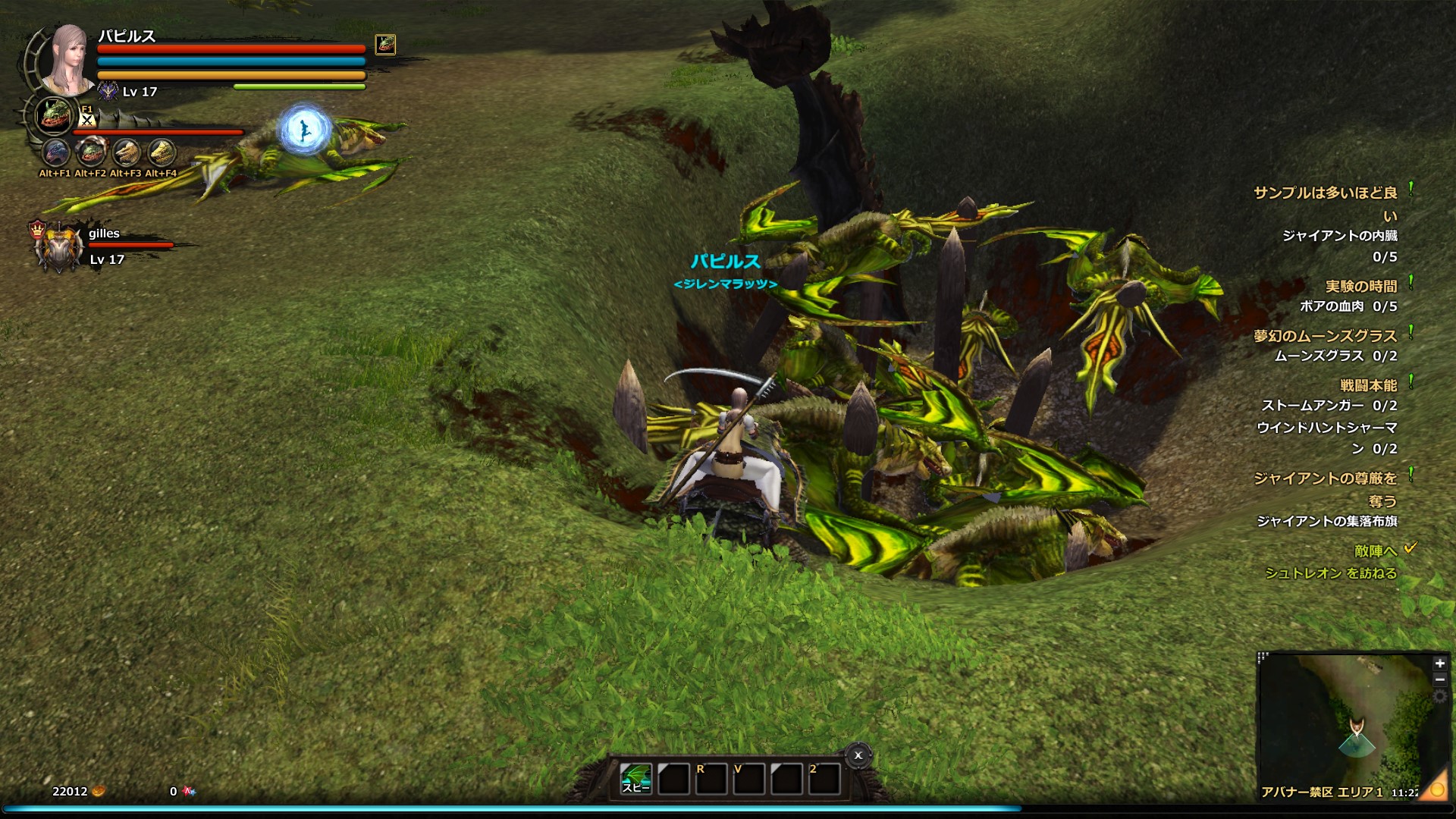This screenshot has height=819, width=1456.
Task: Open completed quest 敵陣へ in tracker
Action: coord(1375,551)
